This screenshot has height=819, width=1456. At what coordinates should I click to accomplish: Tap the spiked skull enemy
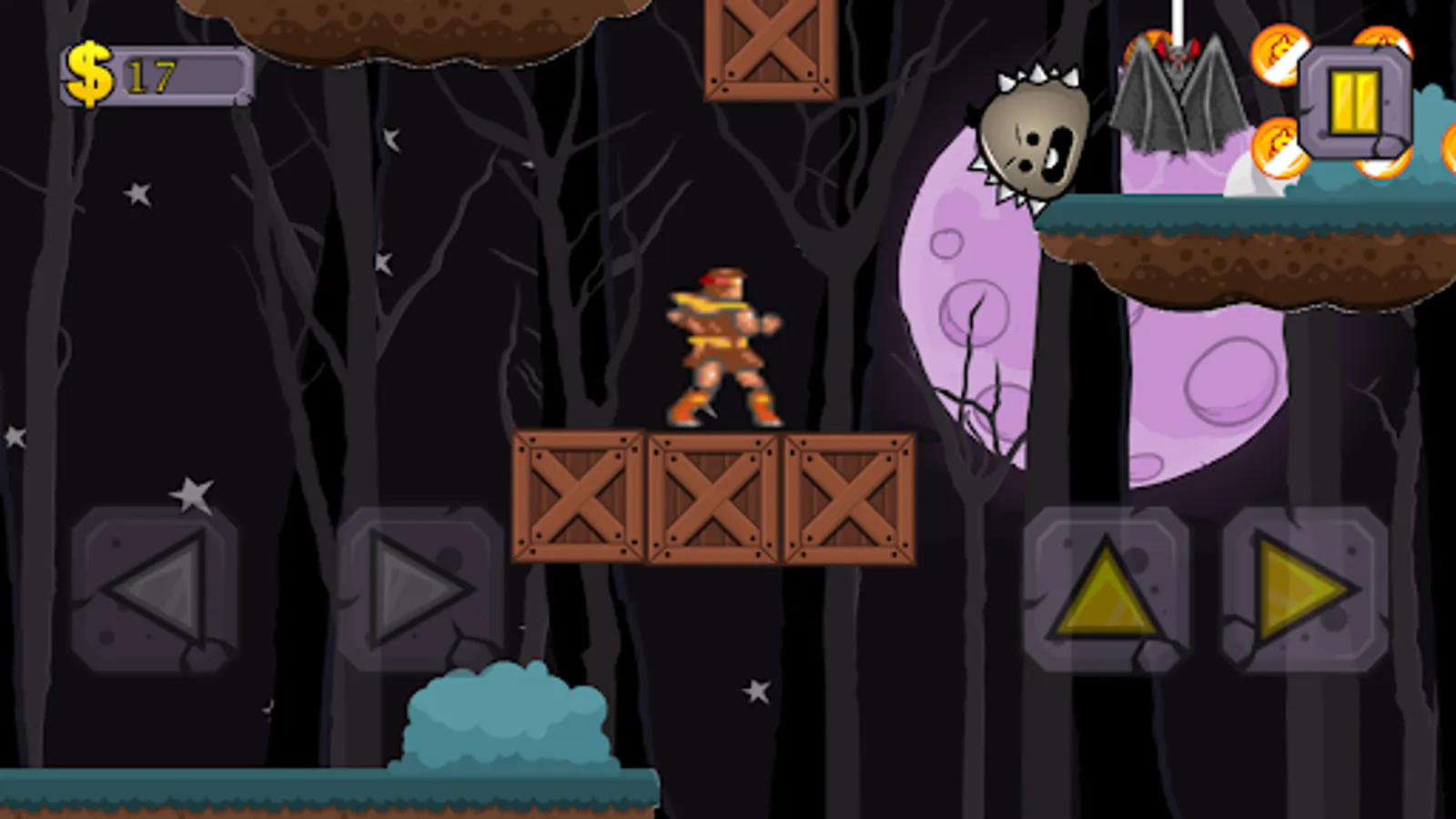[x=1037, y=136]
